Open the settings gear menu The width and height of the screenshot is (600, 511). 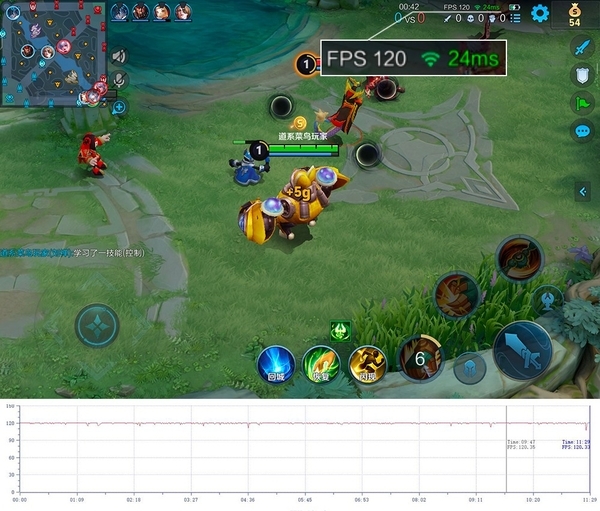[540, 13]
